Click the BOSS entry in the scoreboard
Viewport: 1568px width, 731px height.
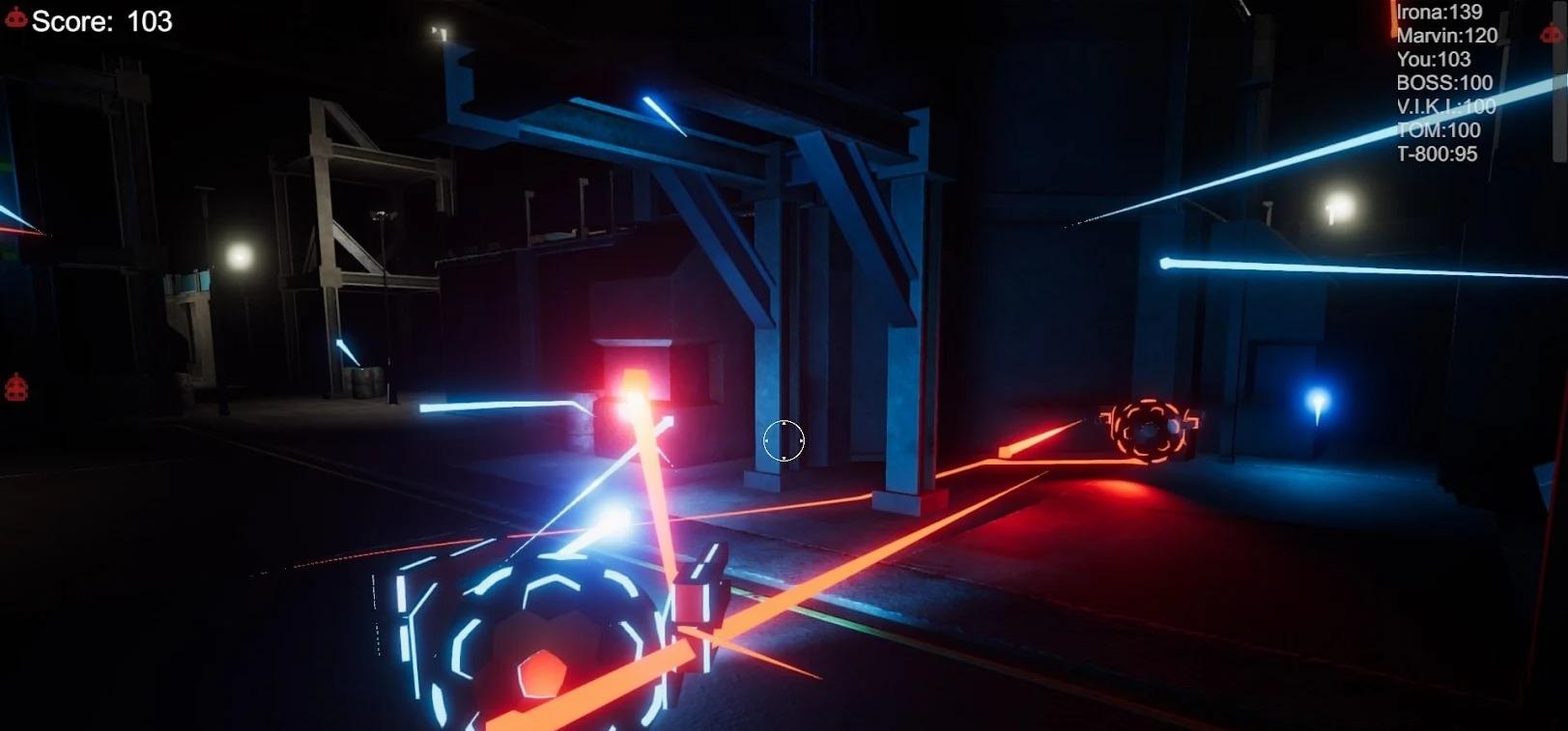click(1444, 83)
